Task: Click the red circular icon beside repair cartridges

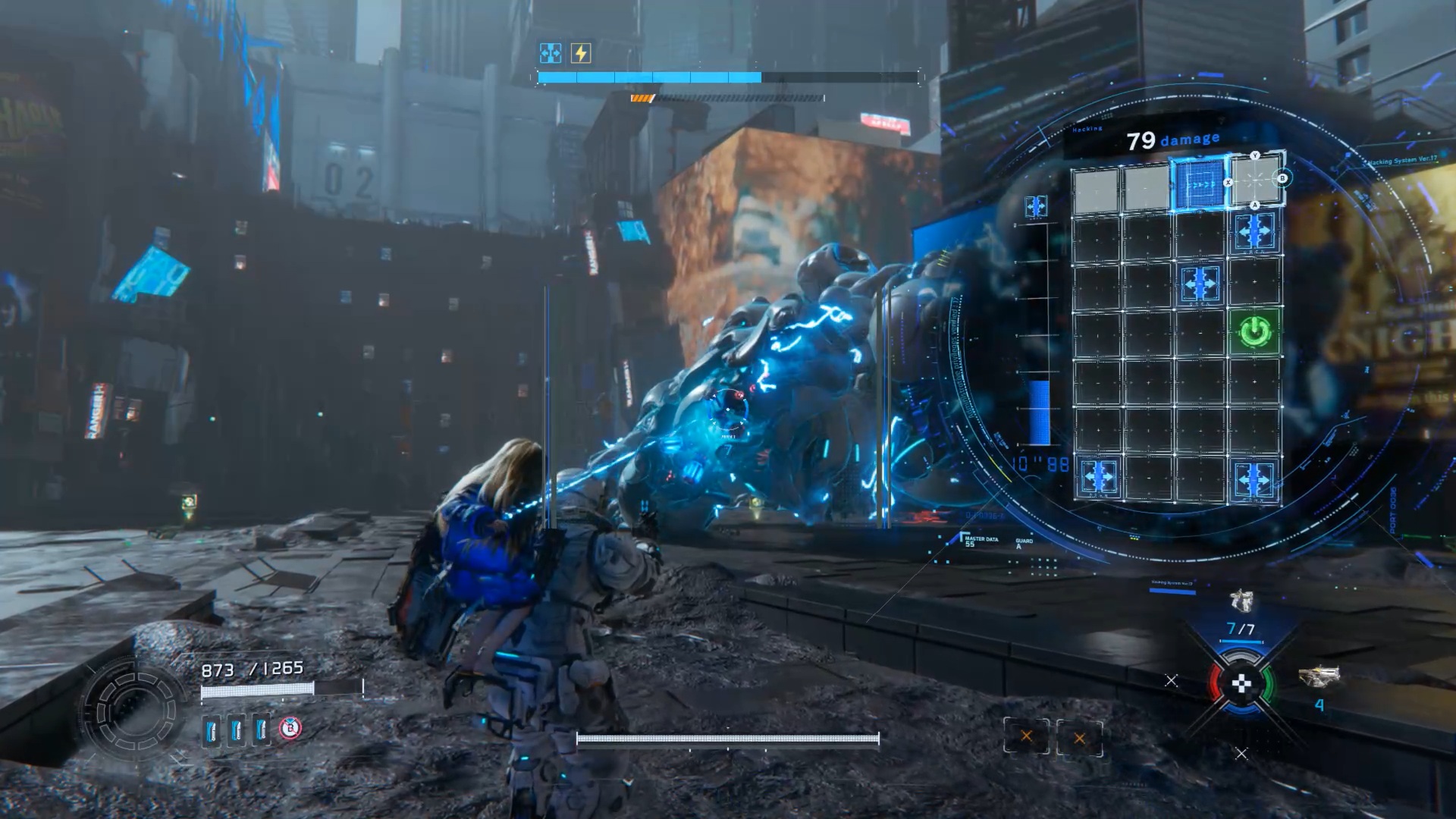Action: pos(290,729)
